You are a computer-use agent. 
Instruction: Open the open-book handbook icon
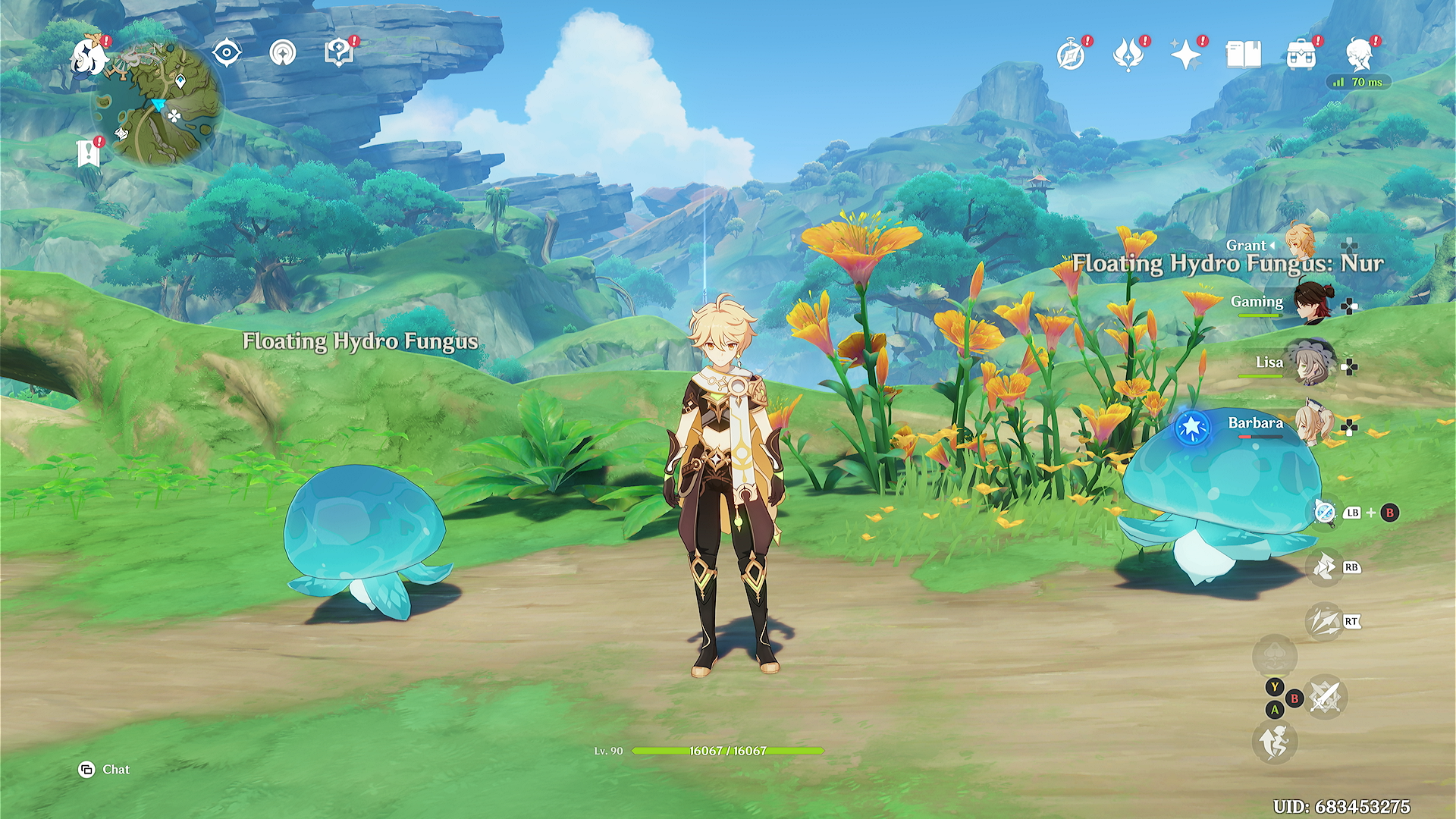click(1244, 55)
